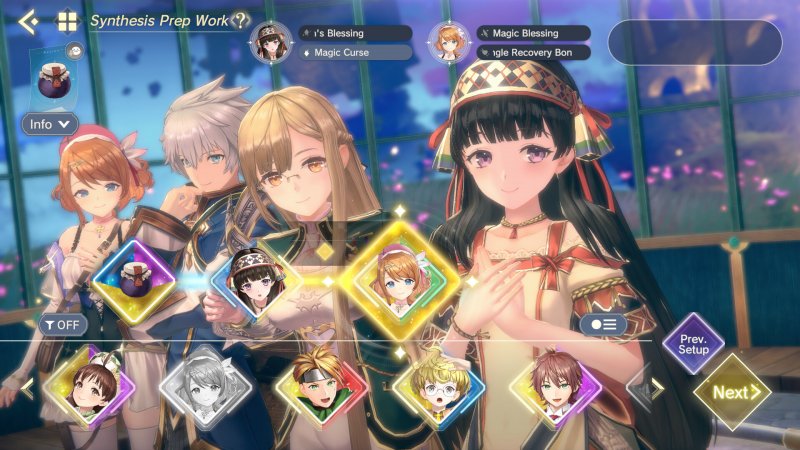The image size is (800, 450).
Task: Show previous characters with left arrow
Action: (x=27, y=387)
